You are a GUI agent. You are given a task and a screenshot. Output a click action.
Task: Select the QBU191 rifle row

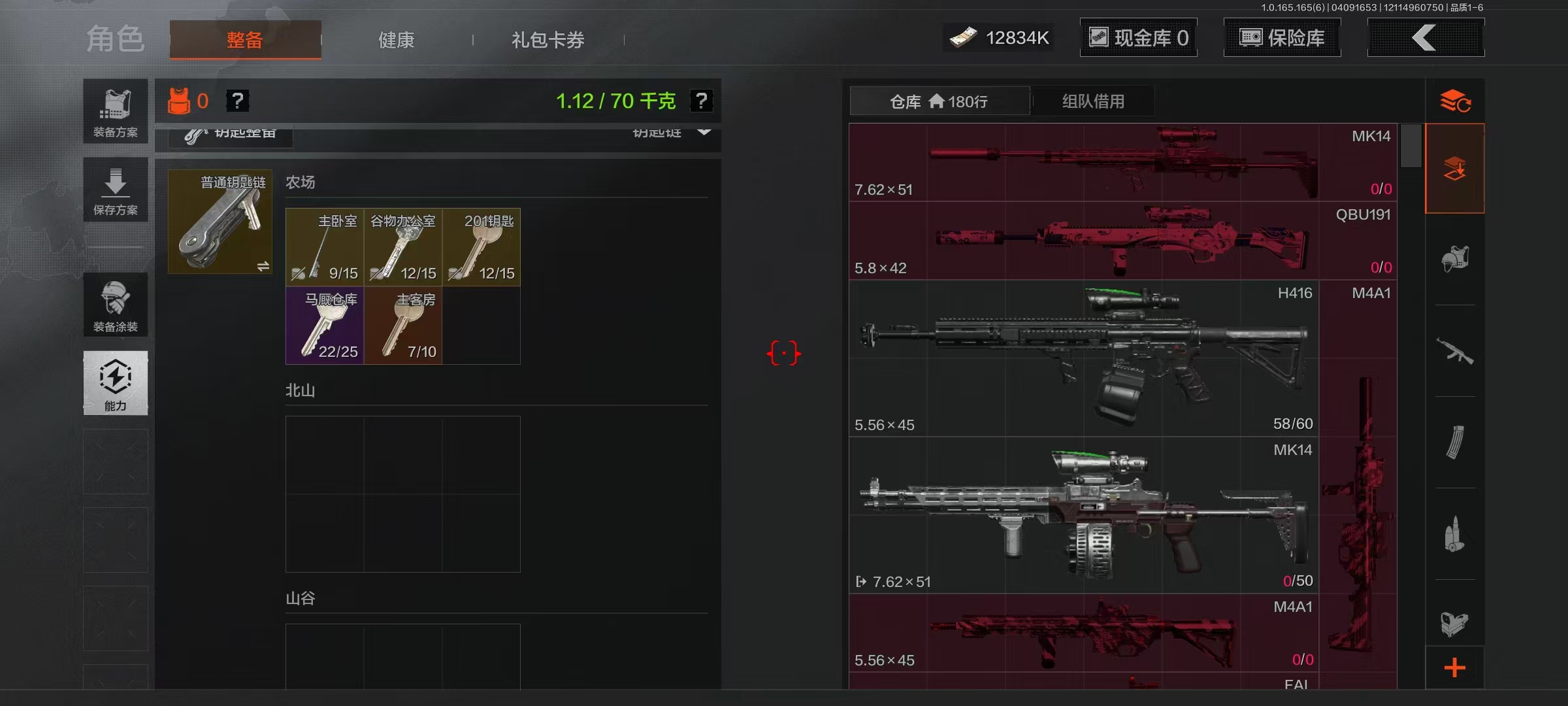tap(1122, 241)
